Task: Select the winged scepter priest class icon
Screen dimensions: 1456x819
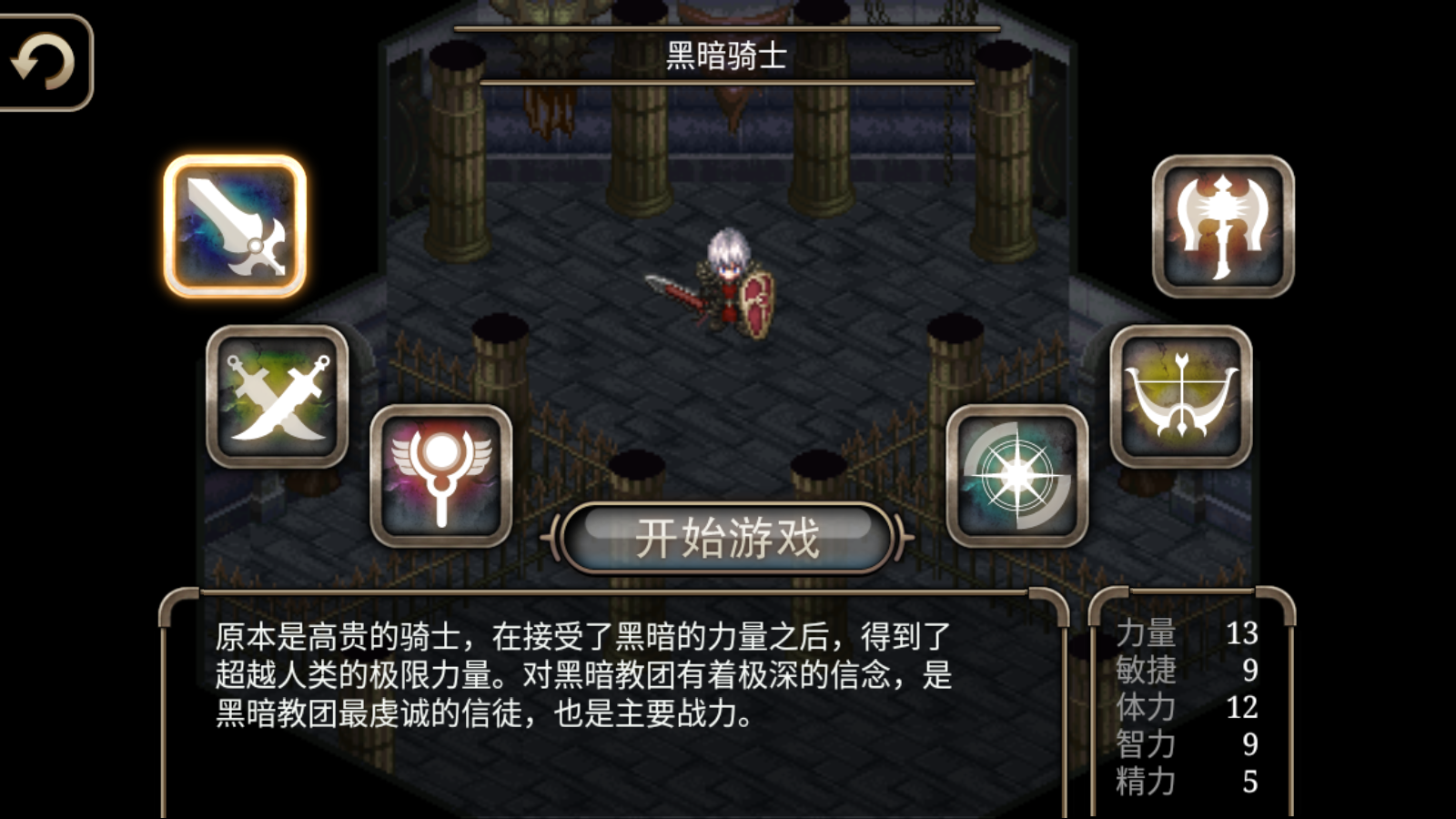Action: pos(440,473)
